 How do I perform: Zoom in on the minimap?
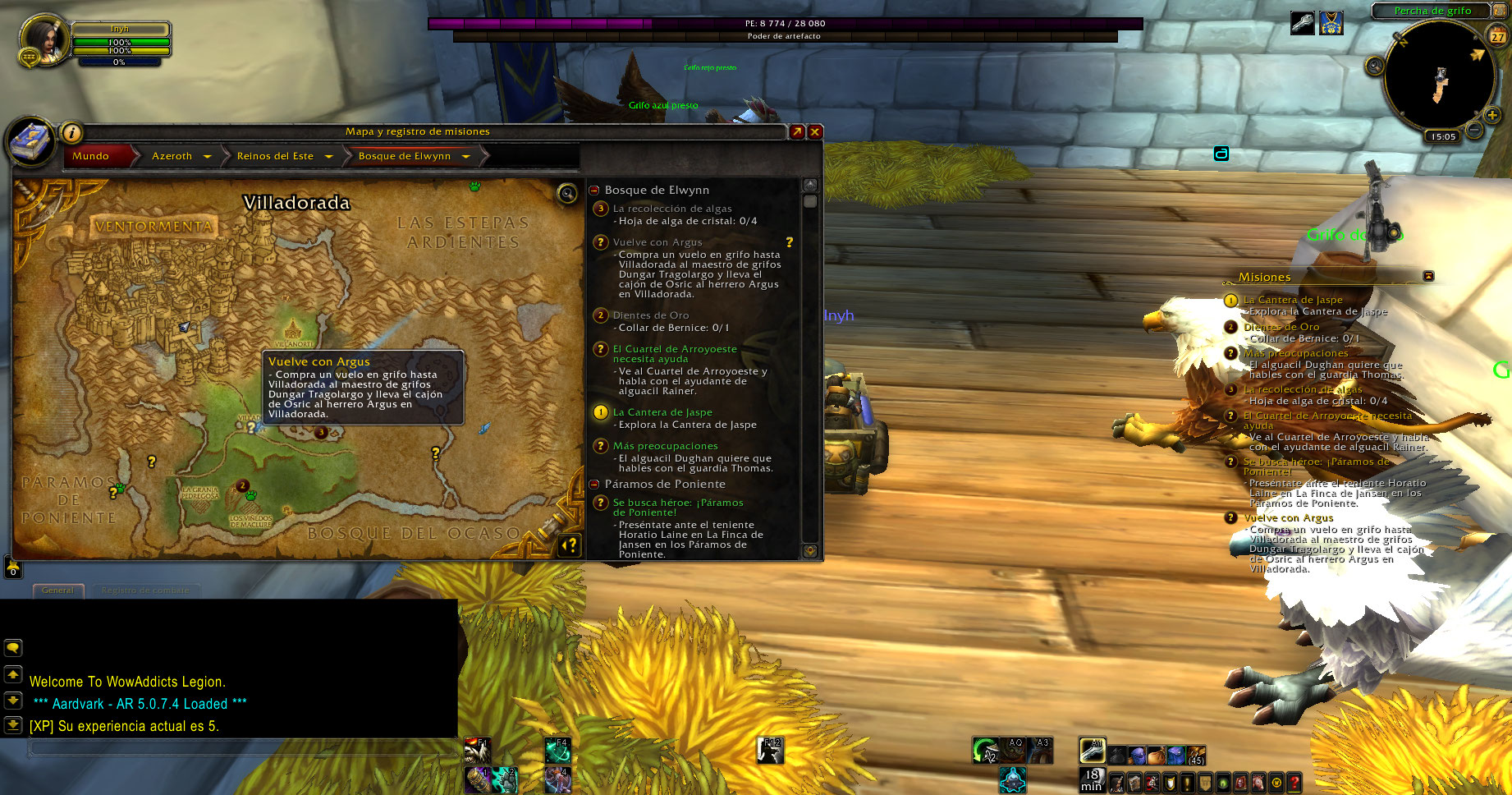(x=1492, y=116)
